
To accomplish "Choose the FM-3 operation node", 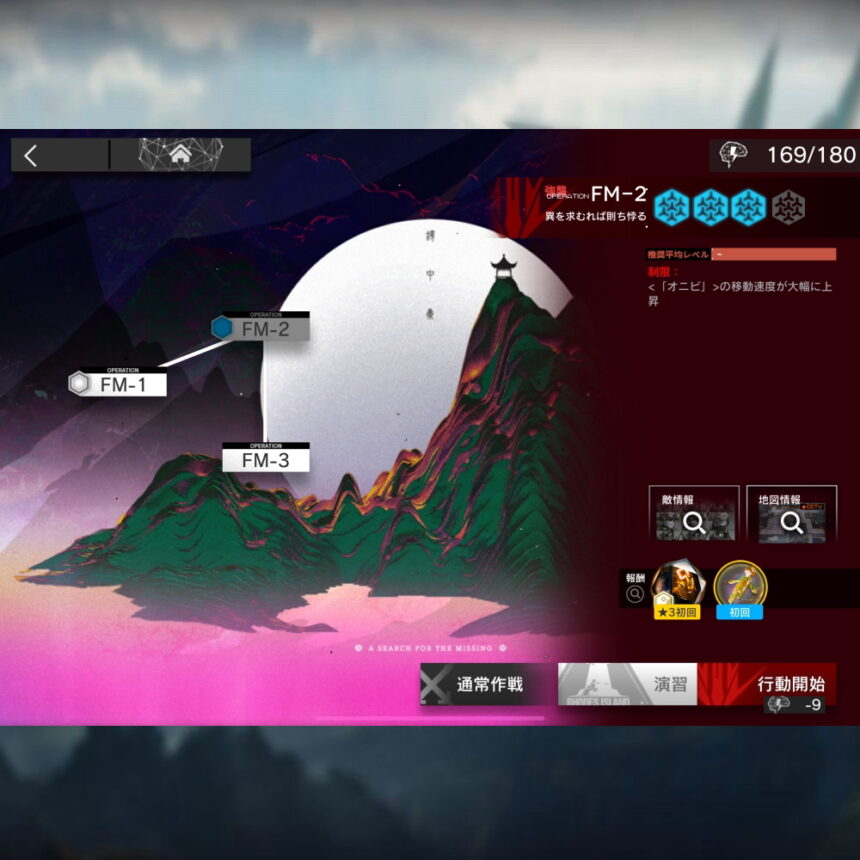I will [265, 460].
